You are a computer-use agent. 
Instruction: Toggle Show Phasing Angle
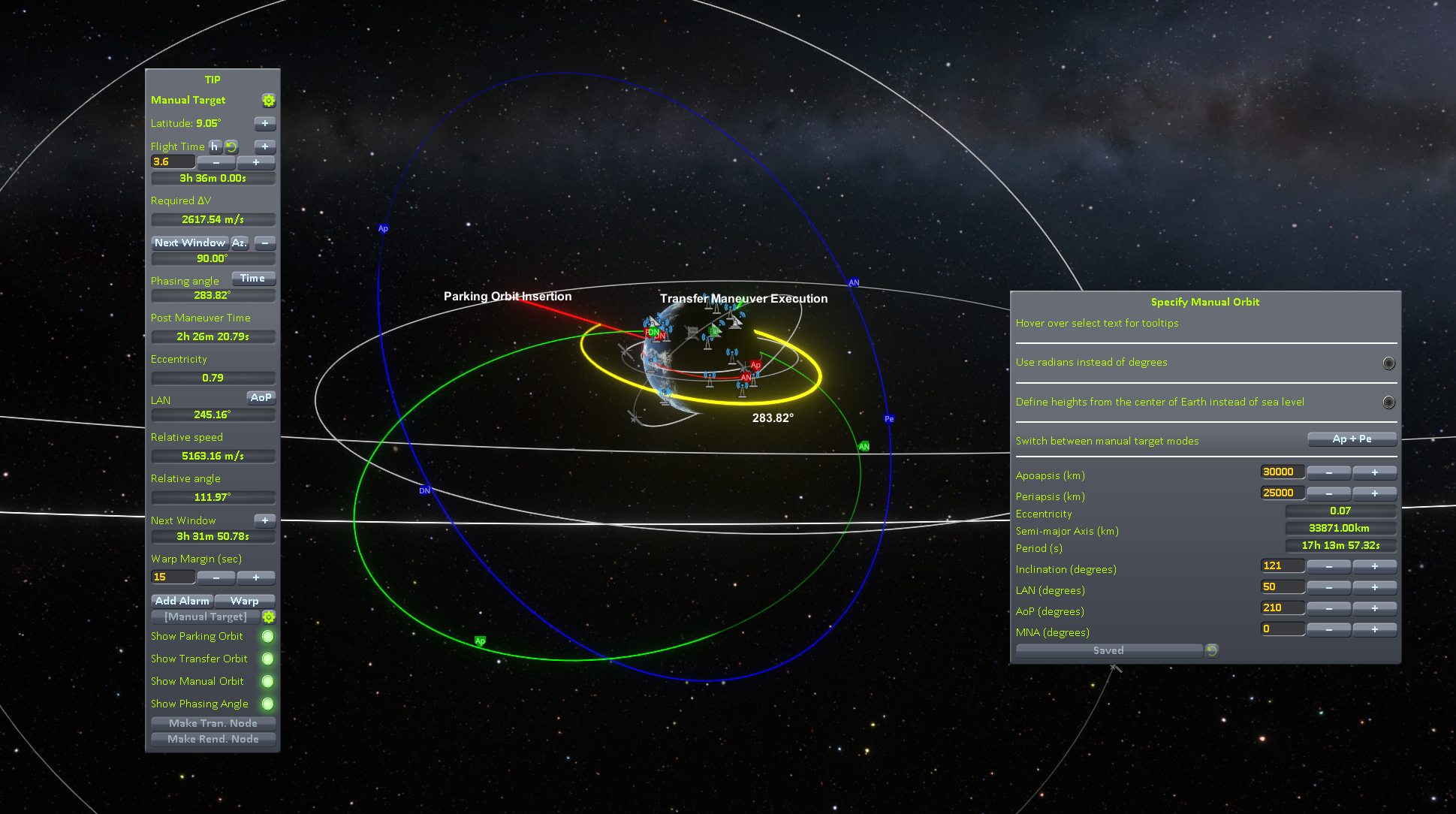(x=267, y=704)
